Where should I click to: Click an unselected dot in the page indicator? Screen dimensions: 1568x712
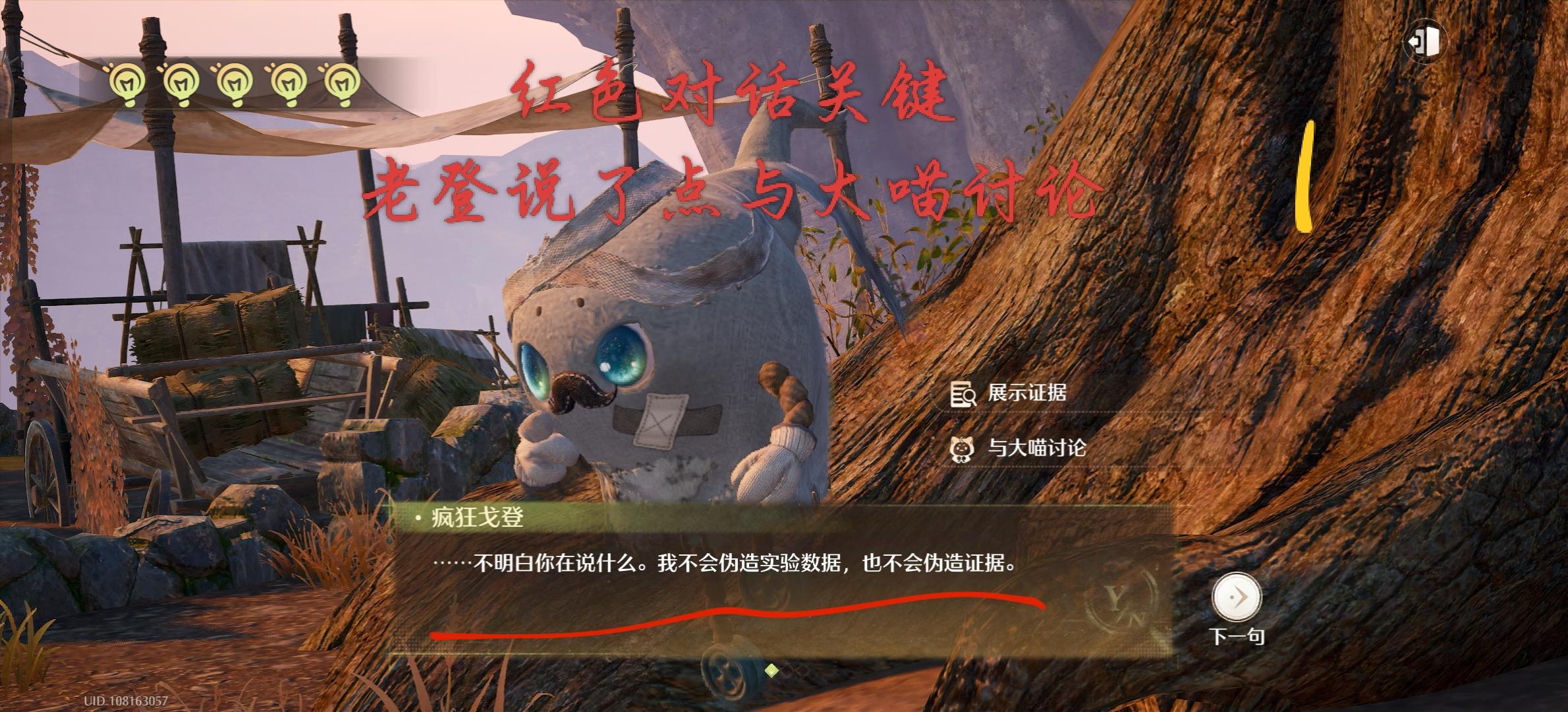pyautogui.click(x=787, y=670)
